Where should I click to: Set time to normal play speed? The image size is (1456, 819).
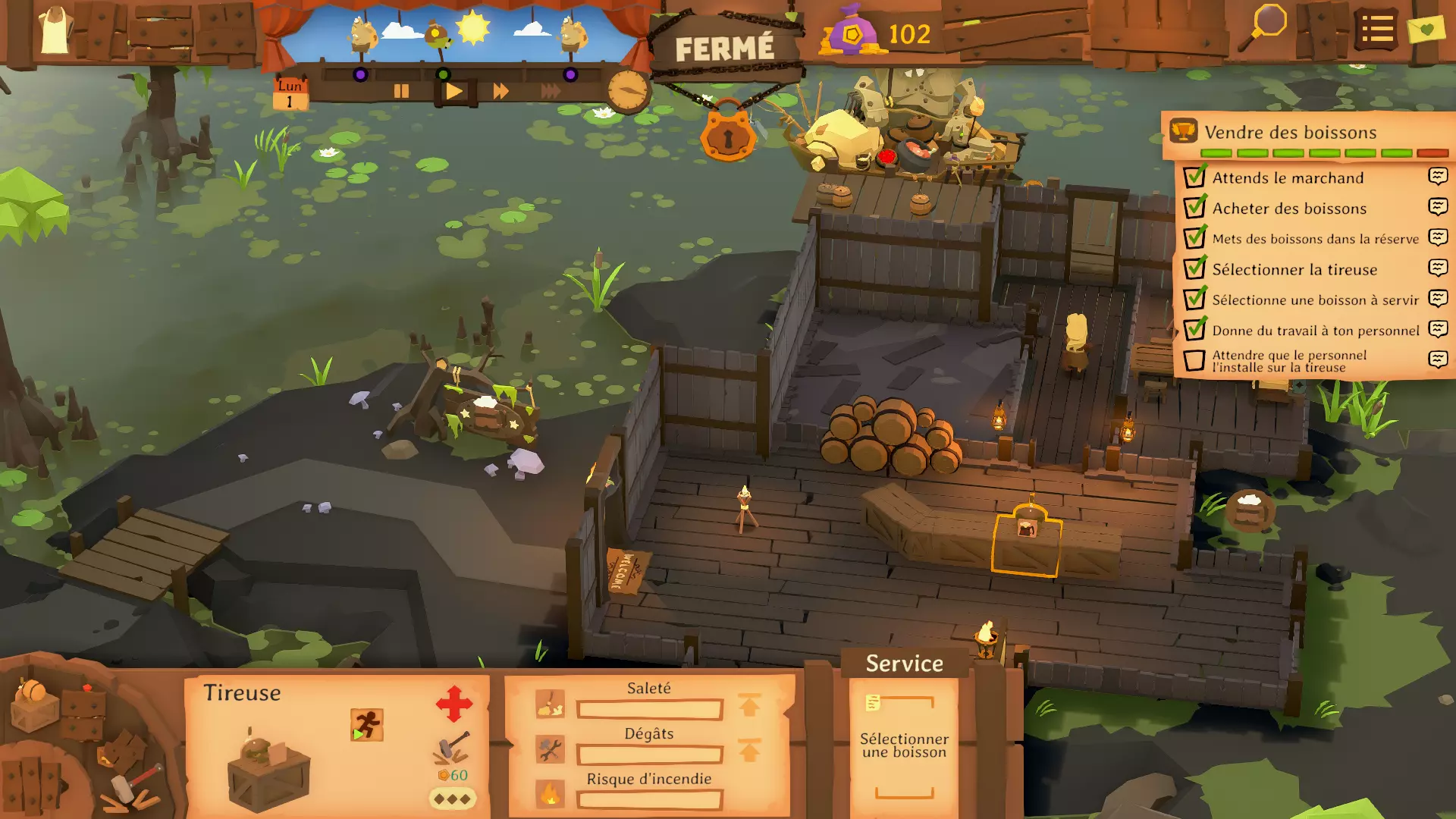pyautogui.click(x=453, y=92)
